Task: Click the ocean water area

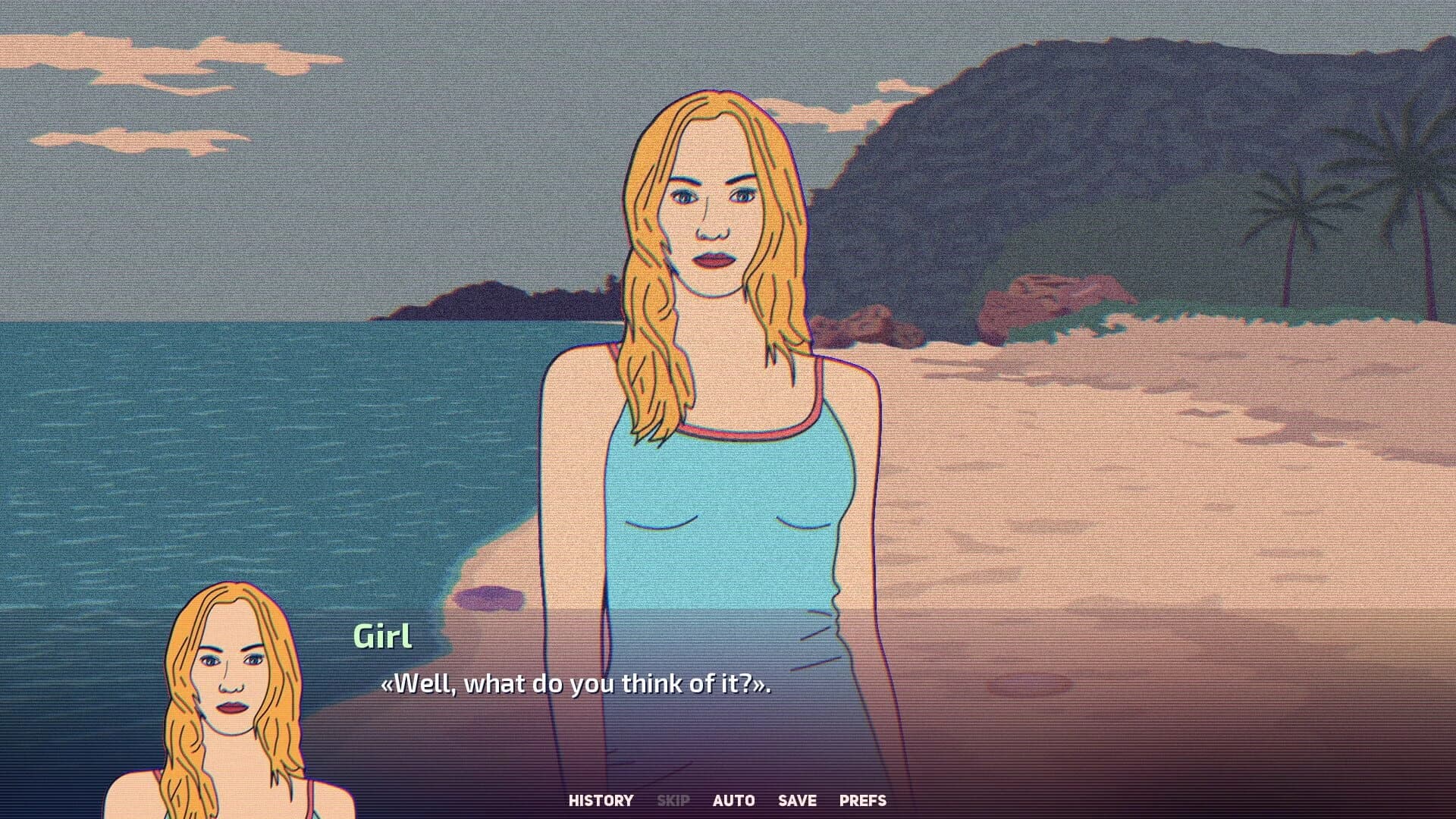Action: [227, 455]
